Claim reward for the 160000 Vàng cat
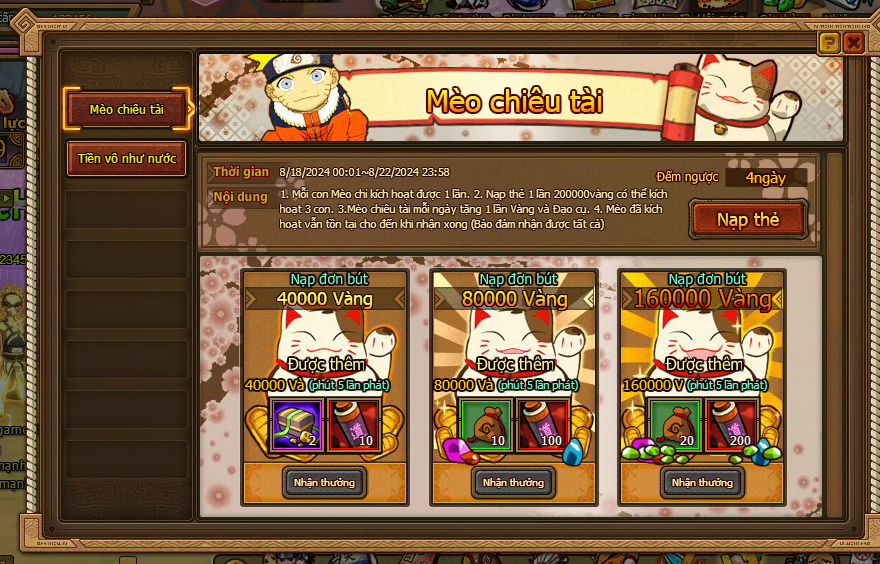 (x=702, y=482)
